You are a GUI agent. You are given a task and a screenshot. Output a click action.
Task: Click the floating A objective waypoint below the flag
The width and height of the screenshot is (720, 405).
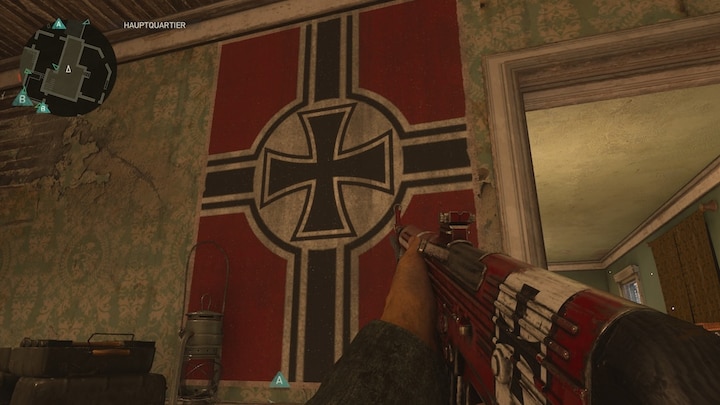(x=280, y=380)
